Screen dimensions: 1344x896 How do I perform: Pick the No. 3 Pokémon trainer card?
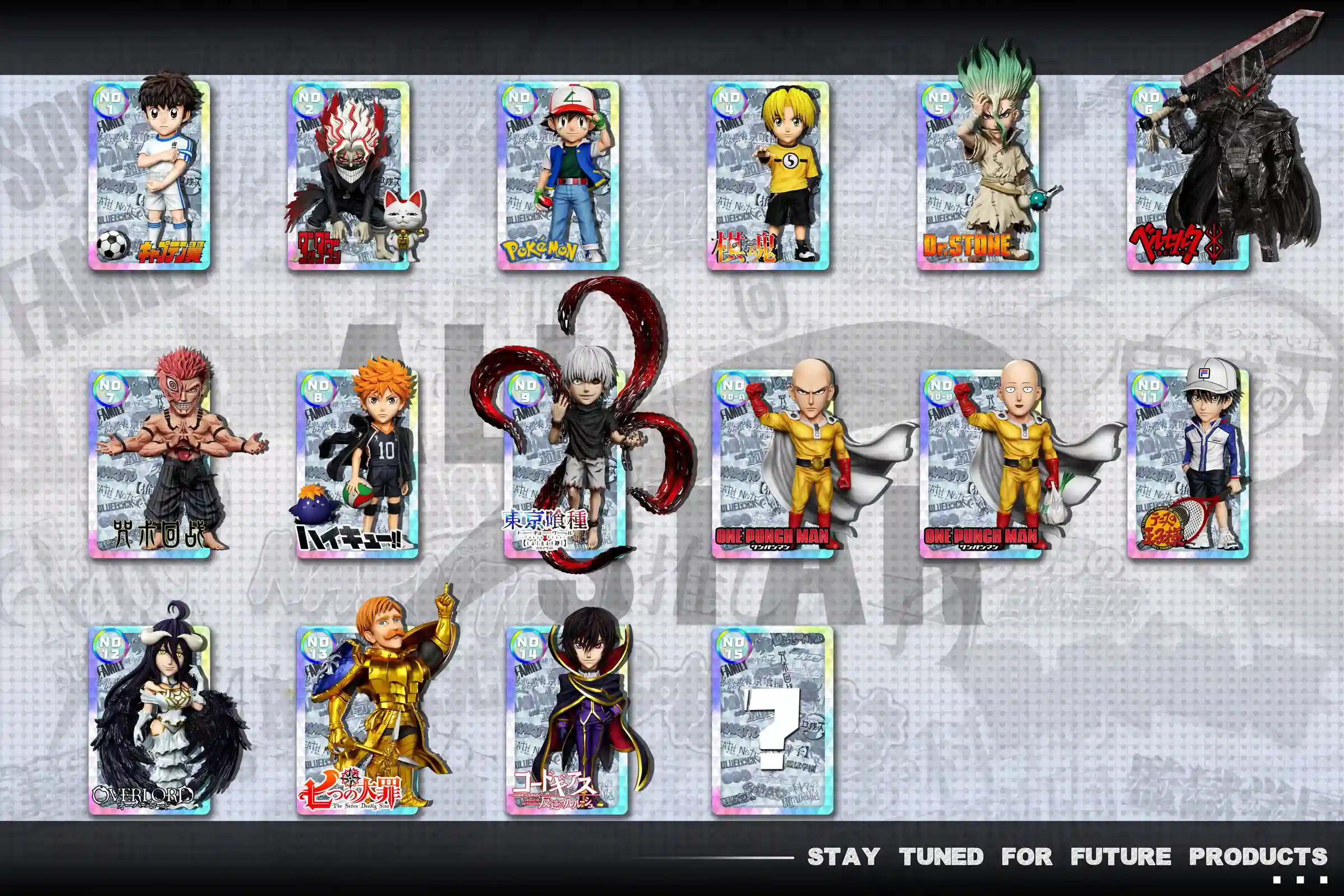558,175
